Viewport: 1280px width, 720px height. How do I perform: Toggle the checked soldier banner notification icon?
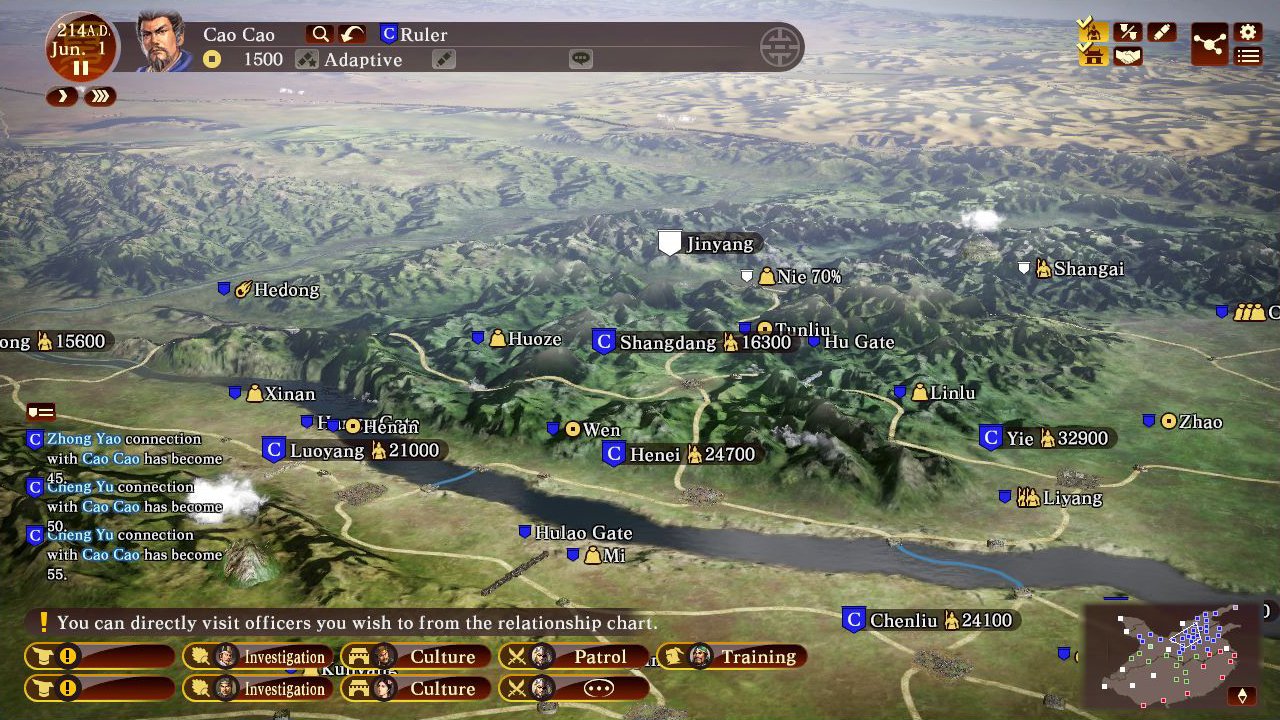point(1094,30)
